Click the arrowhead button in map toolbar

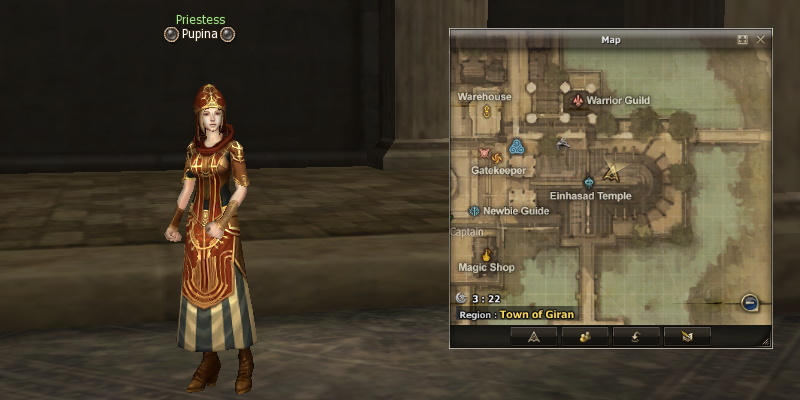[x=533, y=336]
